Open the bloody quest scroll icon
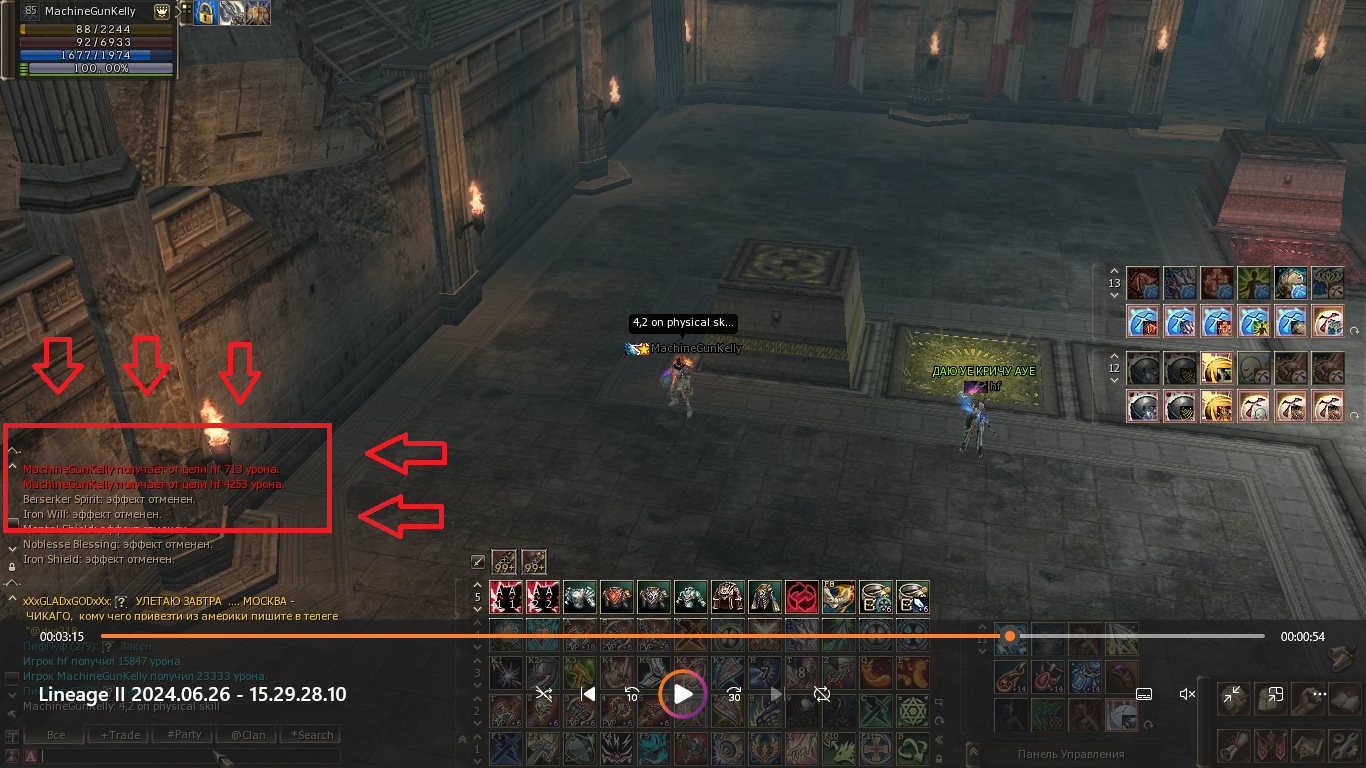 1233,745
